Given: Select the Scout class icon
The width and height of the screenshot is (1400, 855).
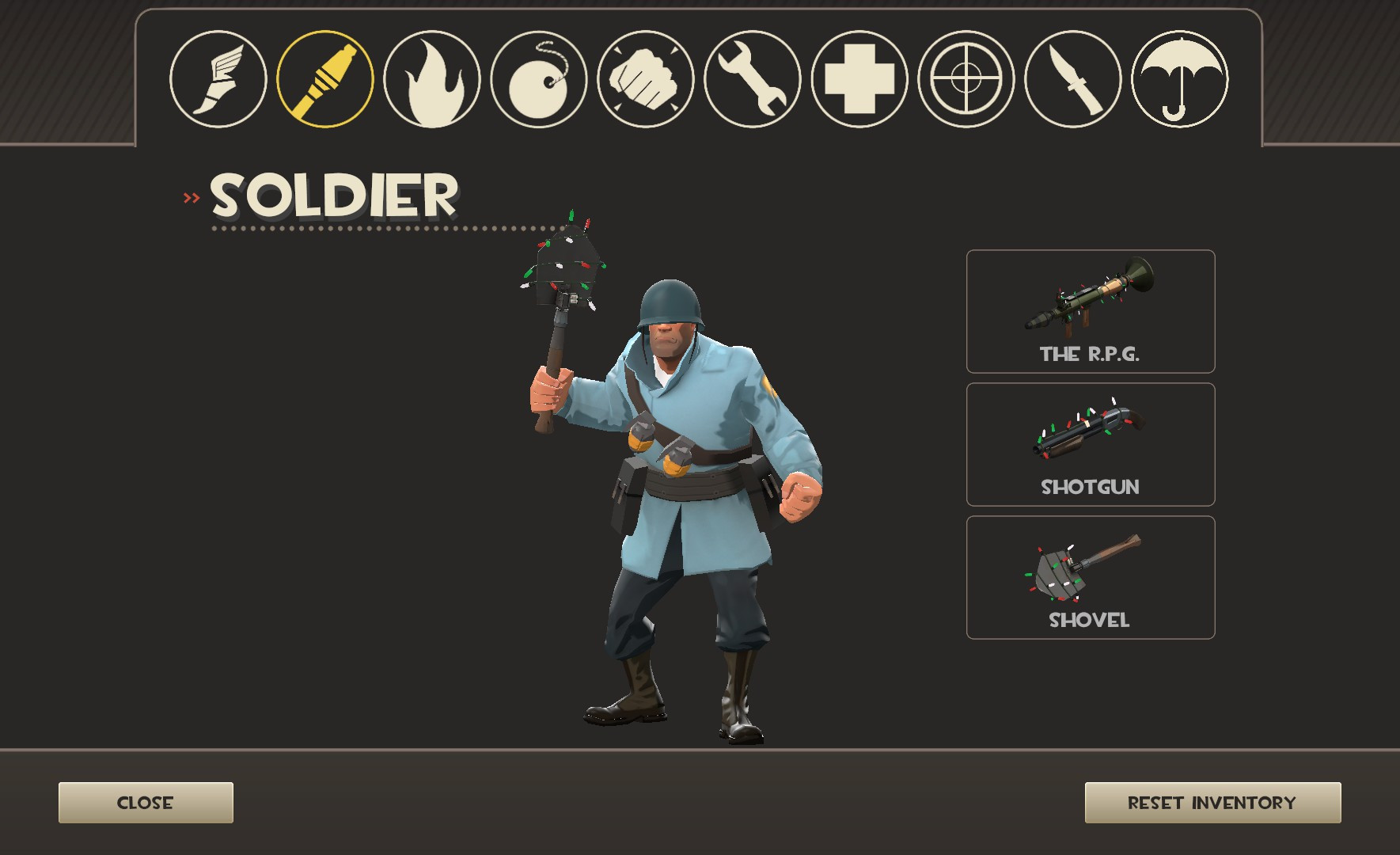Looking at the screenshot, I should [x=218, y=79].
